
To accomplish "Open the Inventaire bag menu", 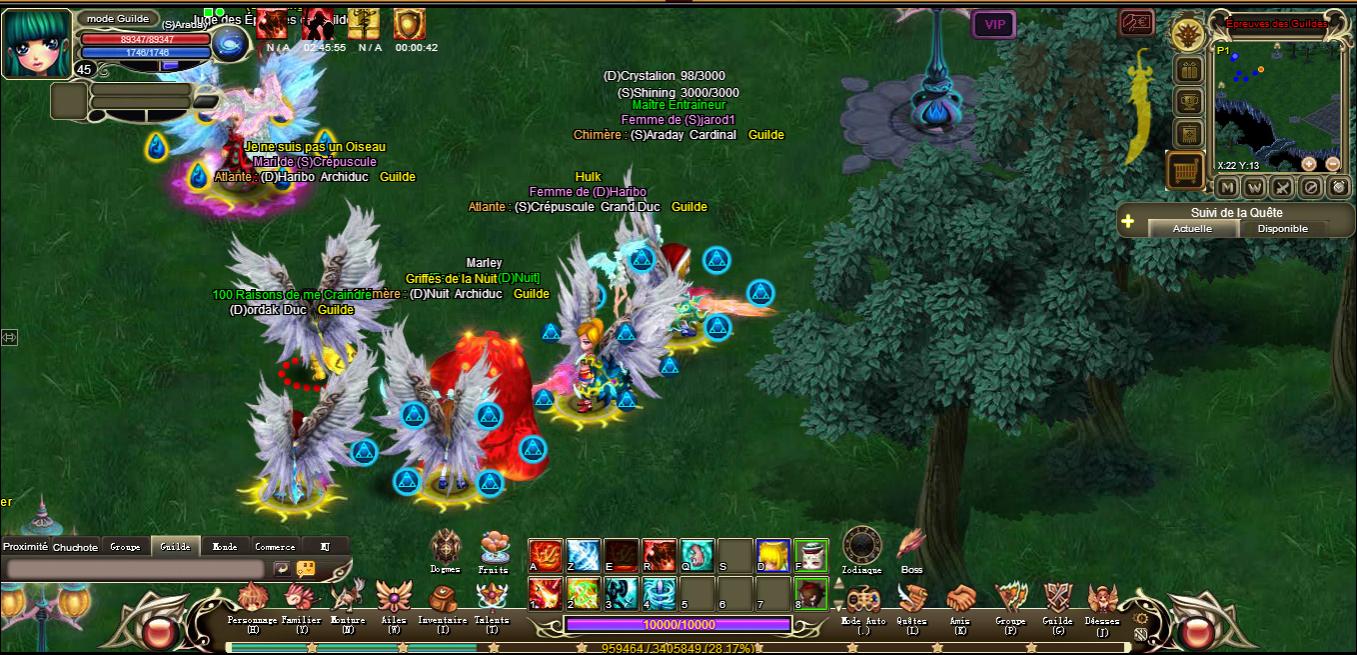I will 443,599.
